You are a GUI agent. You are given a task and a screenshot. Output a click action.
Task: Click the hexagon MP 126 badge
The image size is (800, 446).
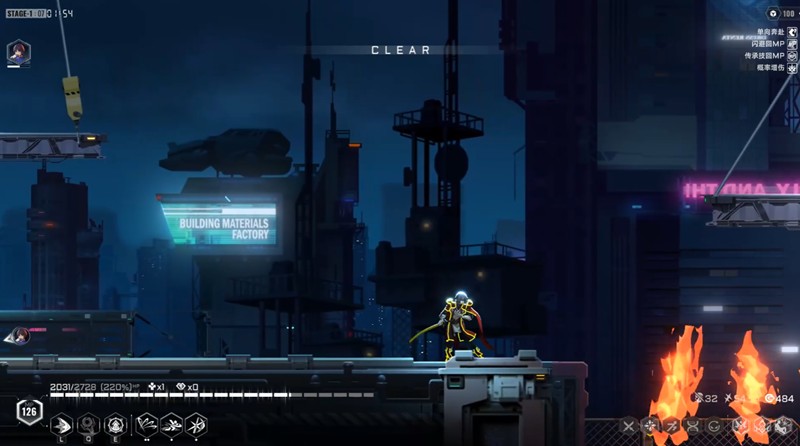coord(28,411)
